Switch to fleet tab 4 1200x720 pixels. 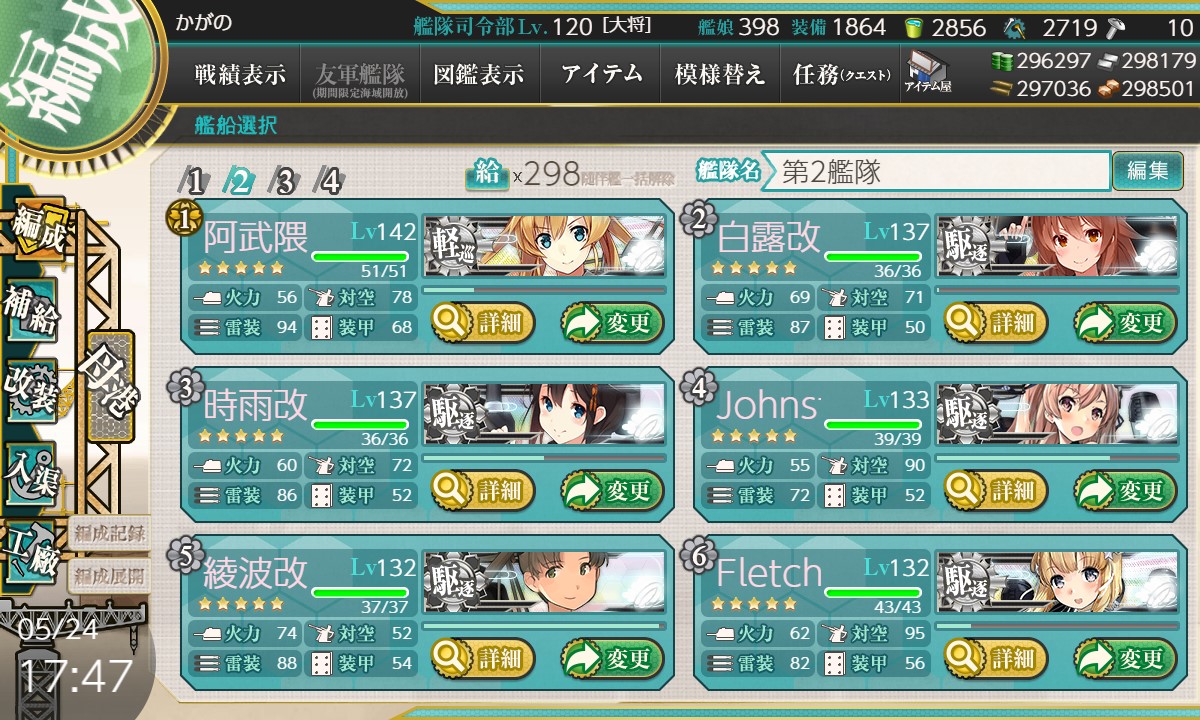coord(329,181)
